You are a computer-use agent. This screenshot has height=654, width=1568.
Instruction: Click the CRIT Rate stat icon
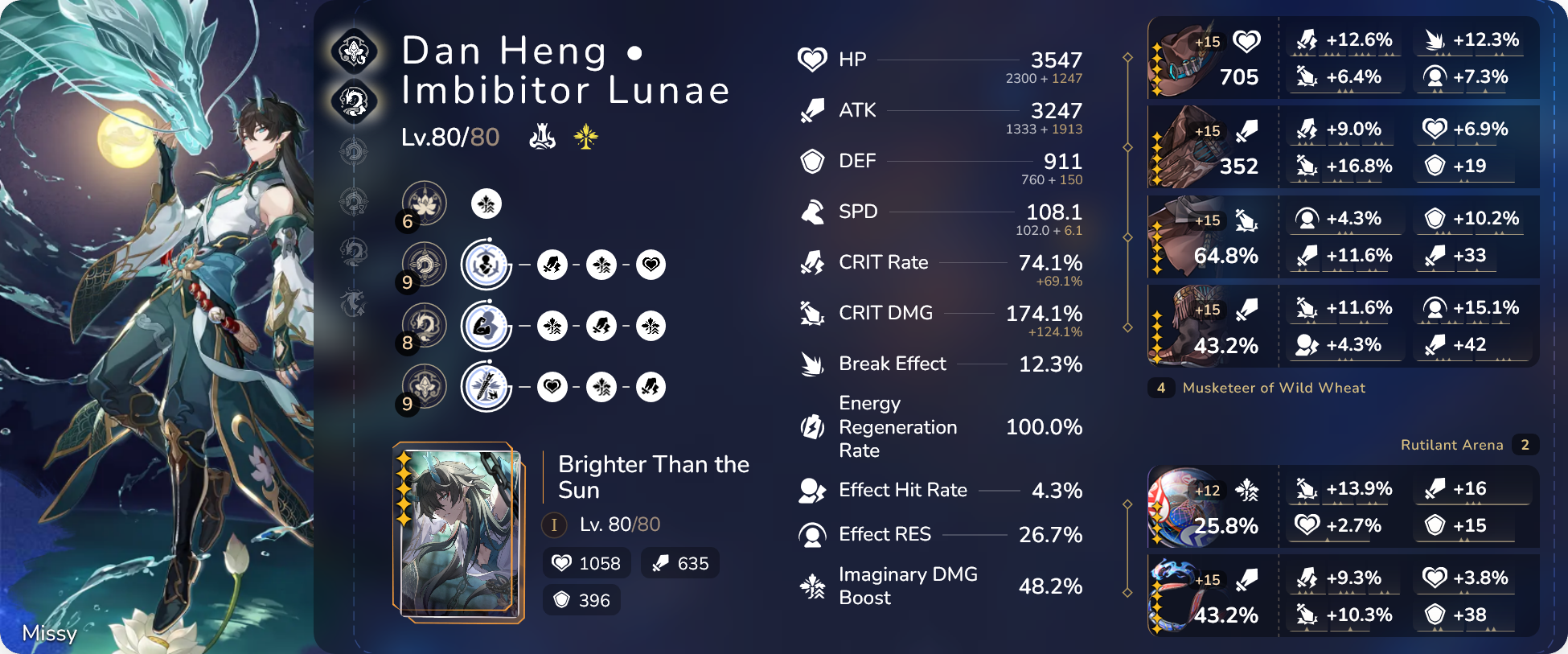tap(814, 262)
